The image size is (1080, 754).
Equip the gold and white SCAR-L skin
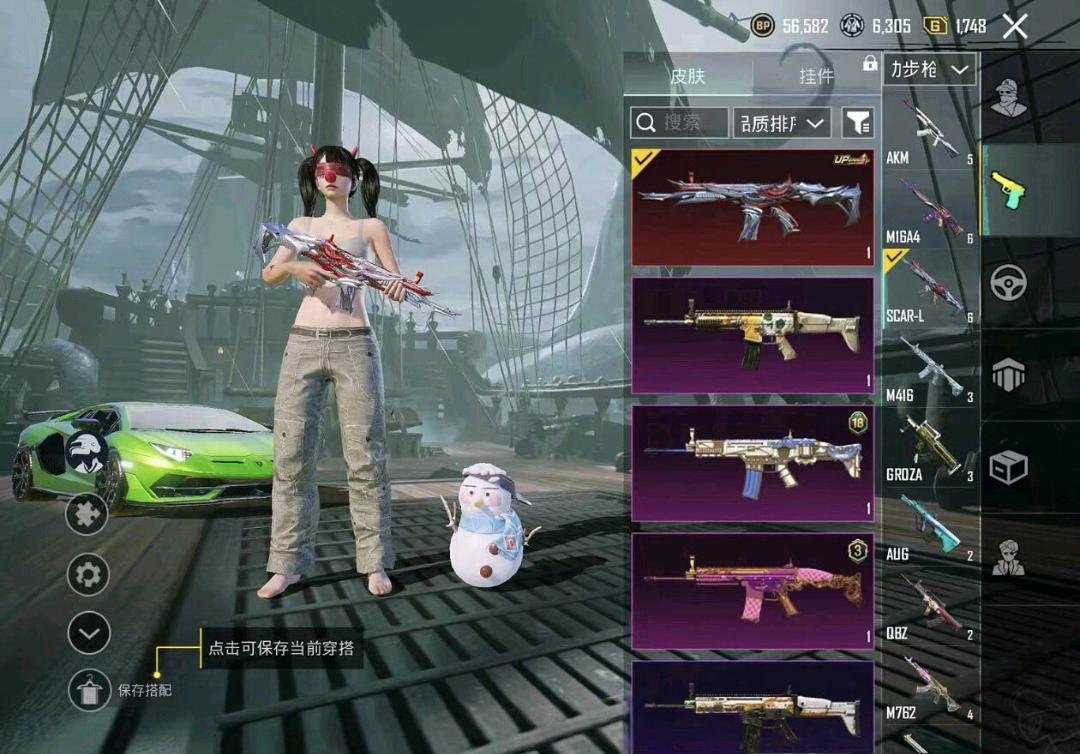pyautogui.click(x=753, y=335)
